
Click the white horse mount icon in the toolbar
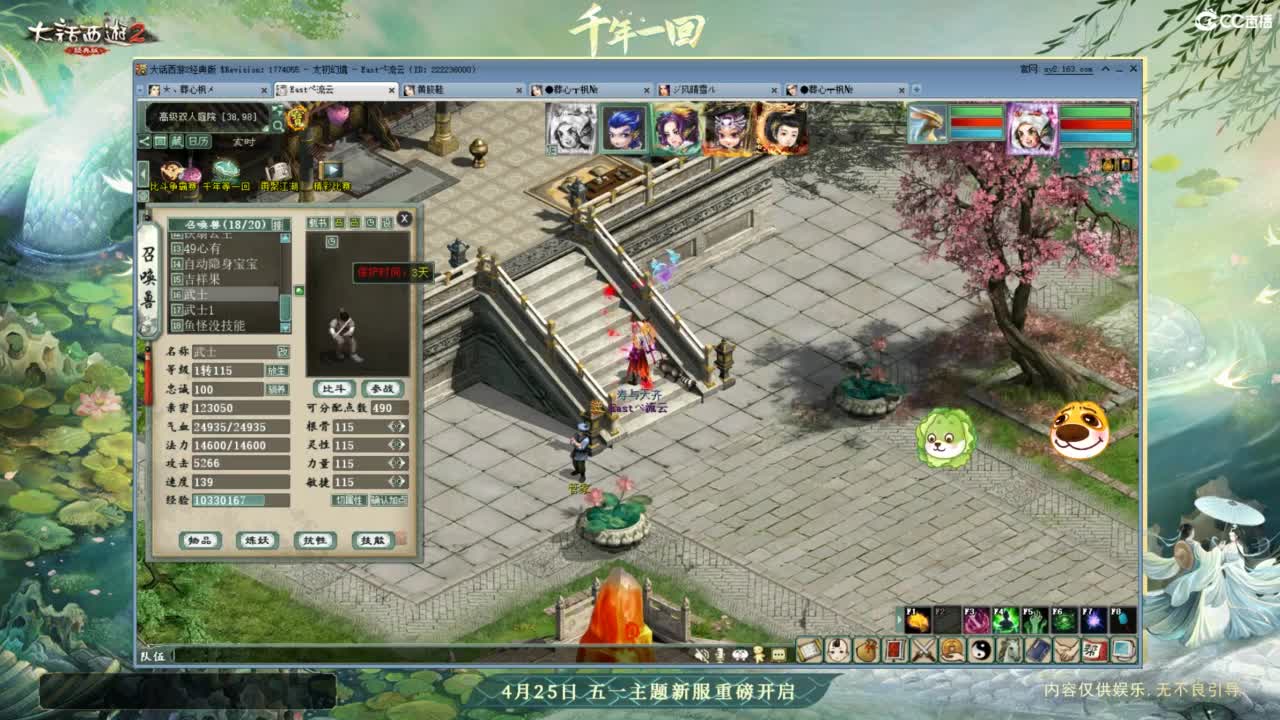(x=1009, y=650)
